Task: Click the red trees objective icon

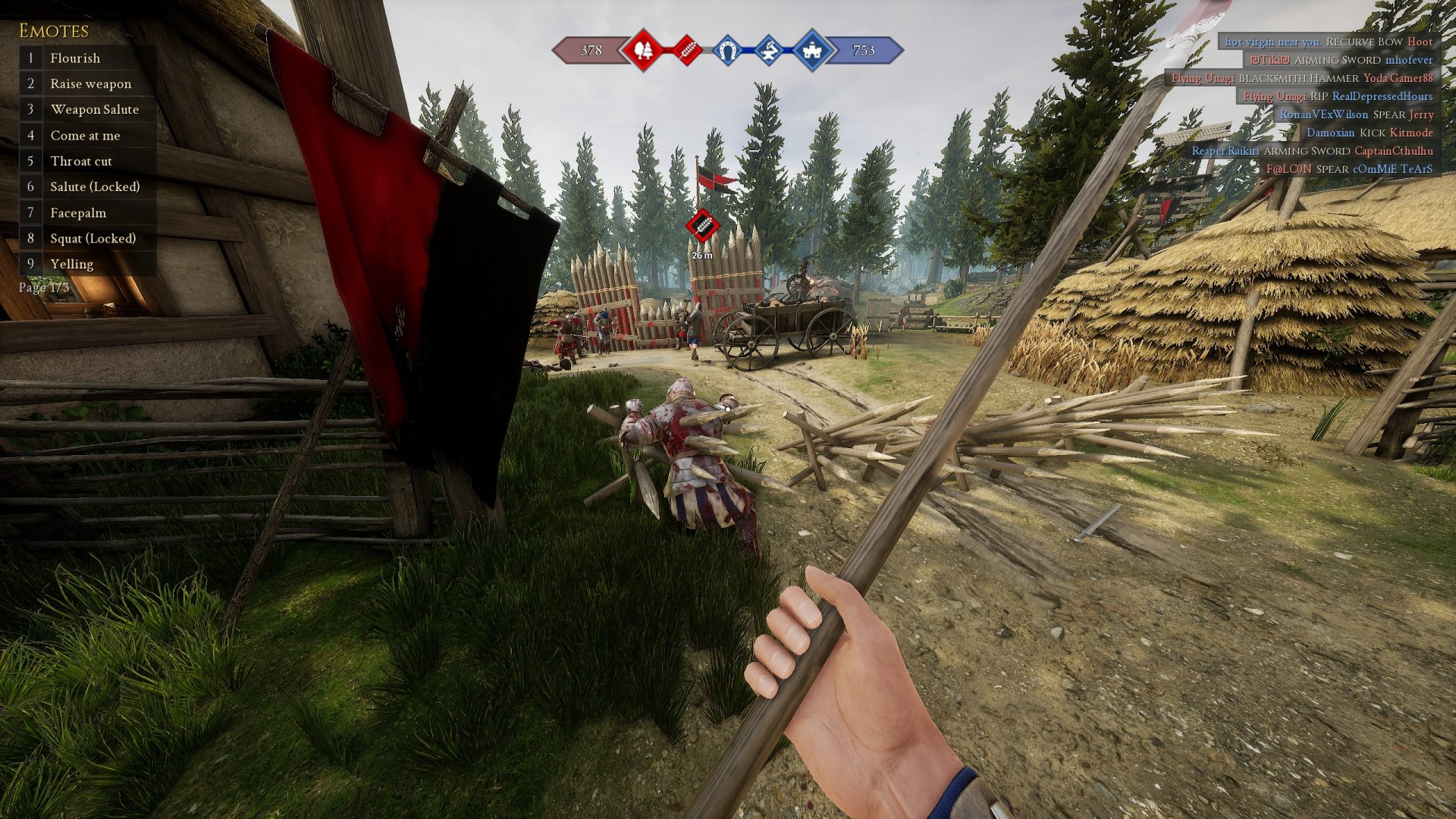Action: point(643,51)
